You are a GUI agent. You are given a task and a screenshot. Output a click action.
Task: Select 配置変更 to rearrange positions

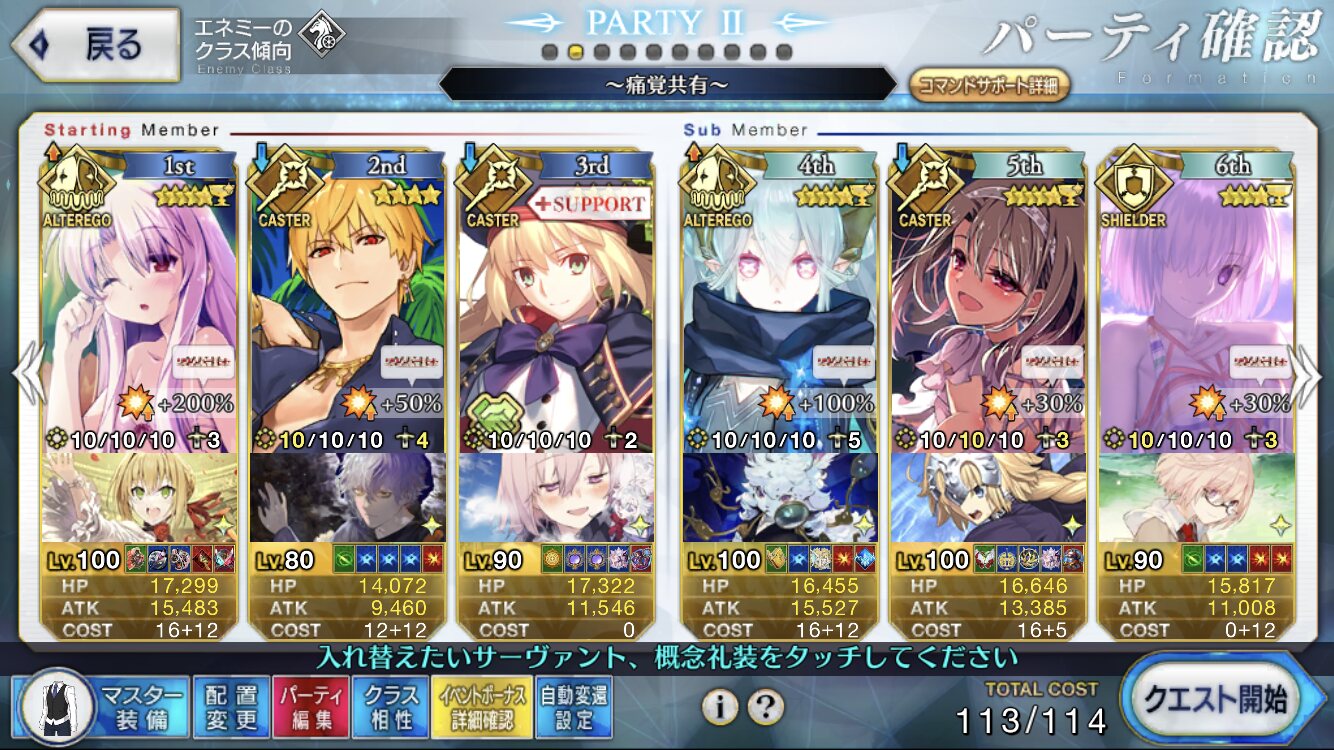[x=231, y=707]
